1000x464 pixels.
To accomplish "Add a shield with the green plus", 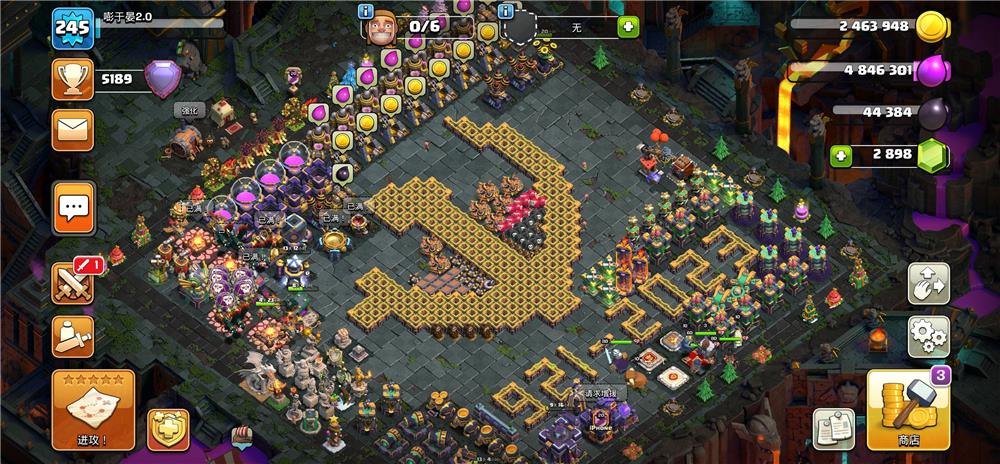I will coord(628,27).
